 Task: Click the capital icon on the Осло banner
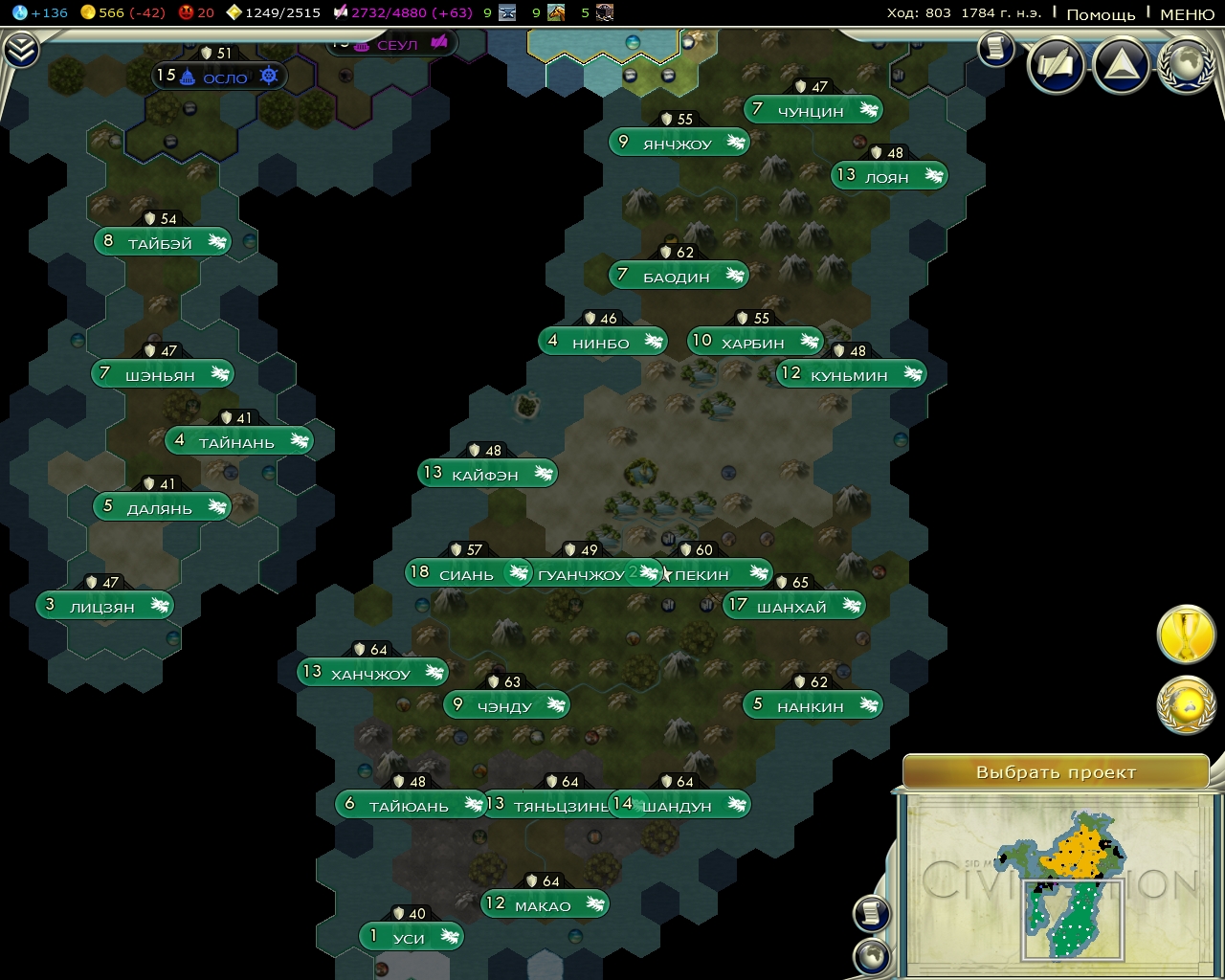[187, 76]
